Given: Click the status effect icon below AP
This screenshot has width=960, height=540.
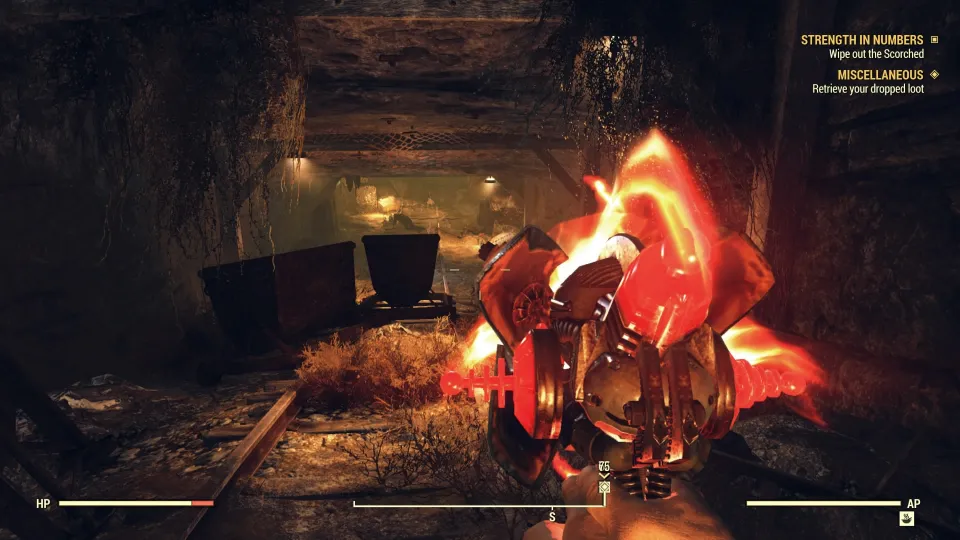Looking at the screenshot, I should [x=906, y=519].
